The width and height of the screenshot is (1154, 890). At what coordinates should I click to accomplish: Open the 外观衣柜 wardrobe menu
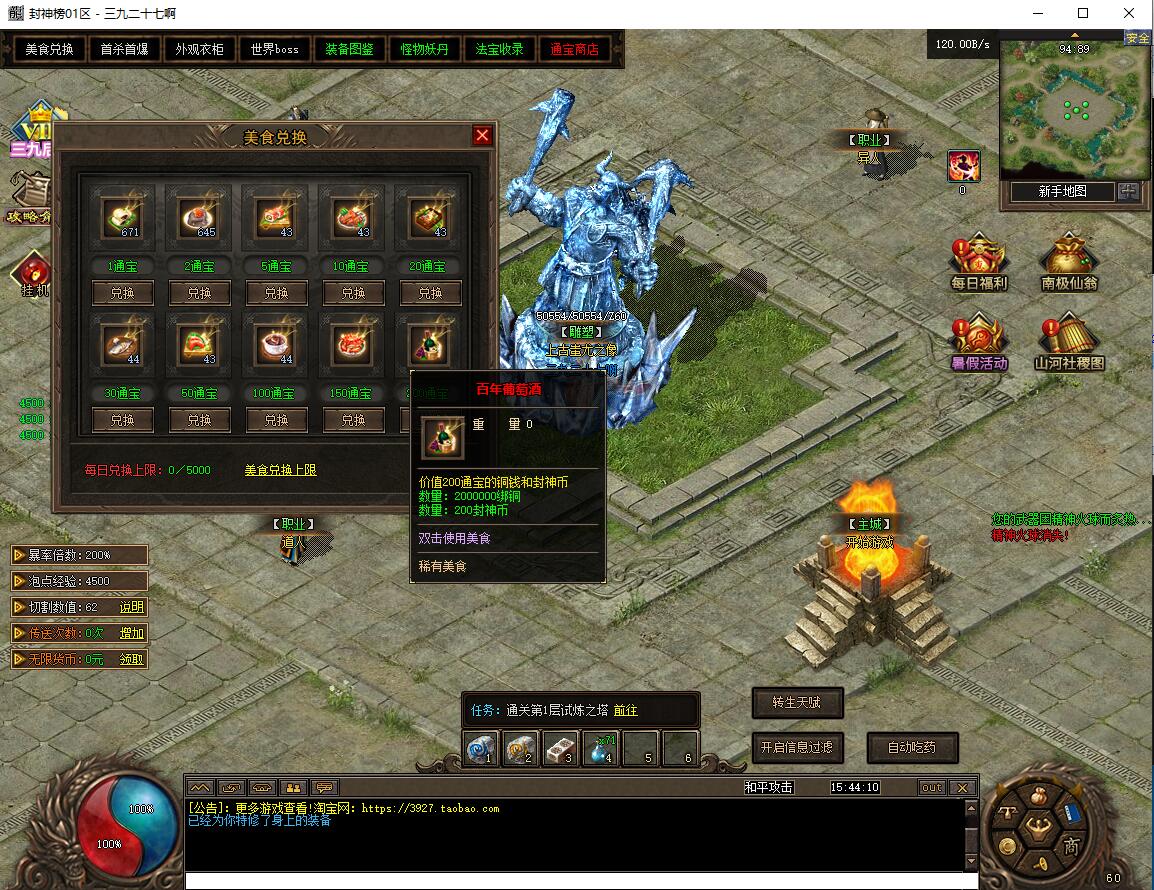pyautogui.click(x=199, y=49)
